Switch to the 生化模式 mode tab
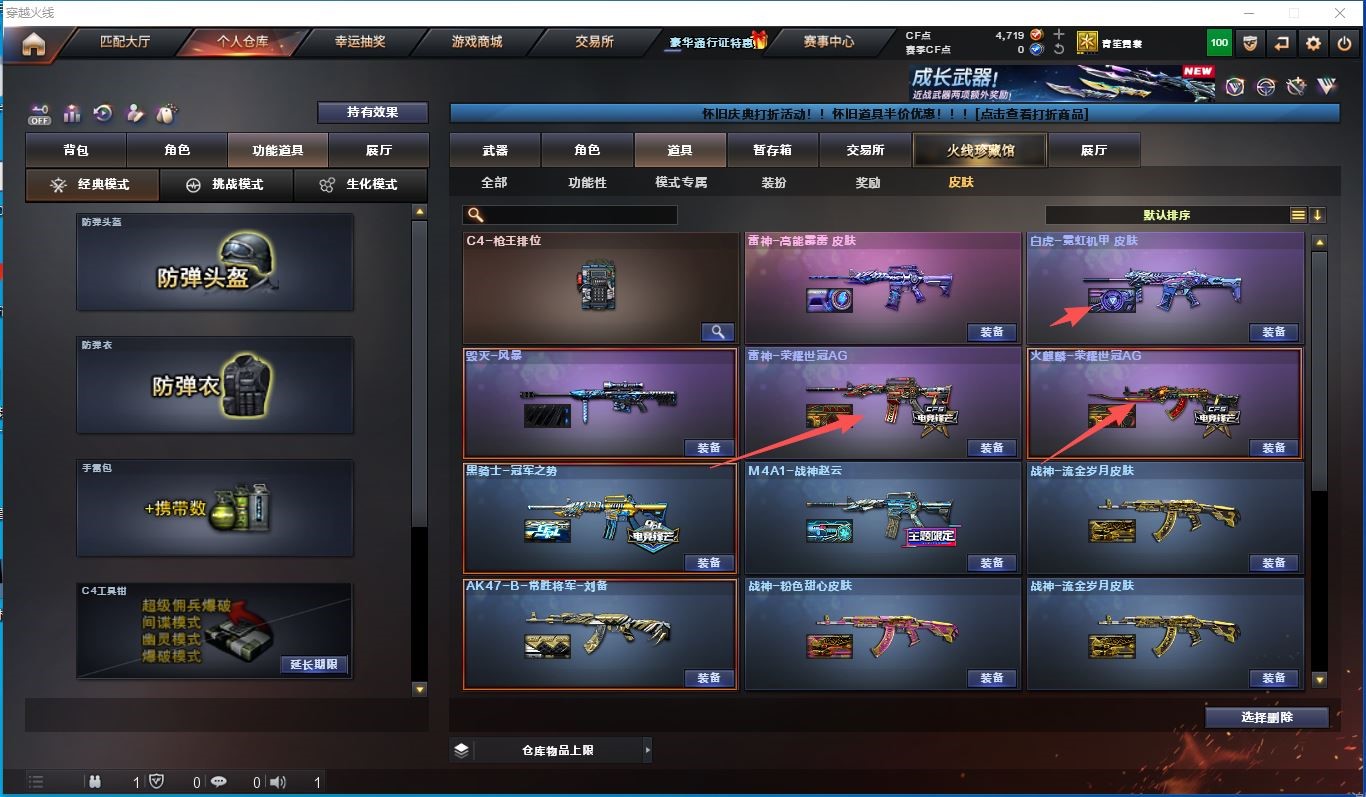The image size is (1366, 797). click(359, 185)
